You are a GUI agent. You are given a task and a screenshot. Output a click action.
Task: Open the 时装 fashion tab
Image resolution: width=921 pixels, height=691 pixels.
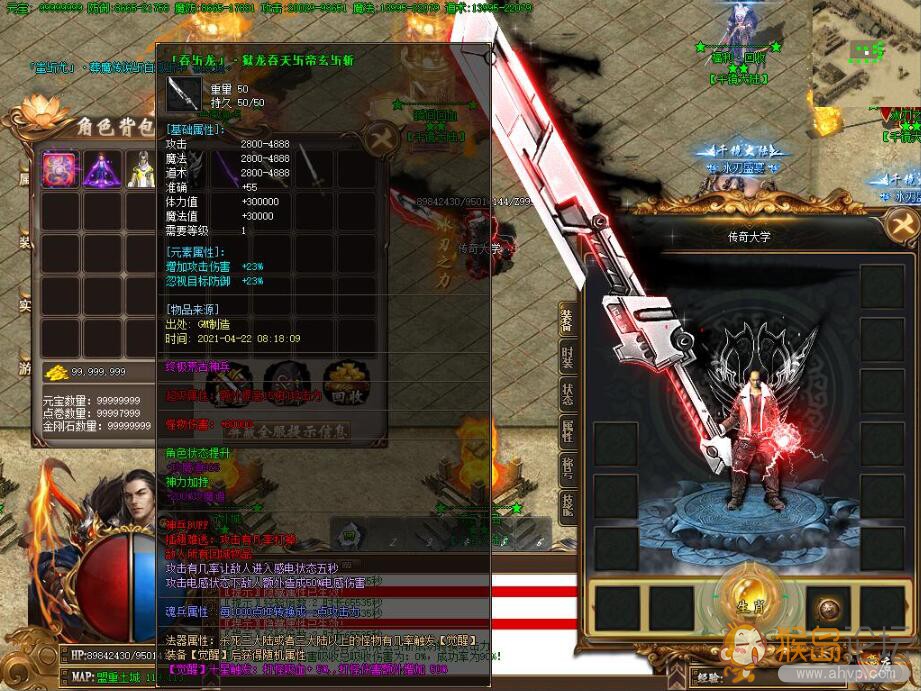point(567,358)
